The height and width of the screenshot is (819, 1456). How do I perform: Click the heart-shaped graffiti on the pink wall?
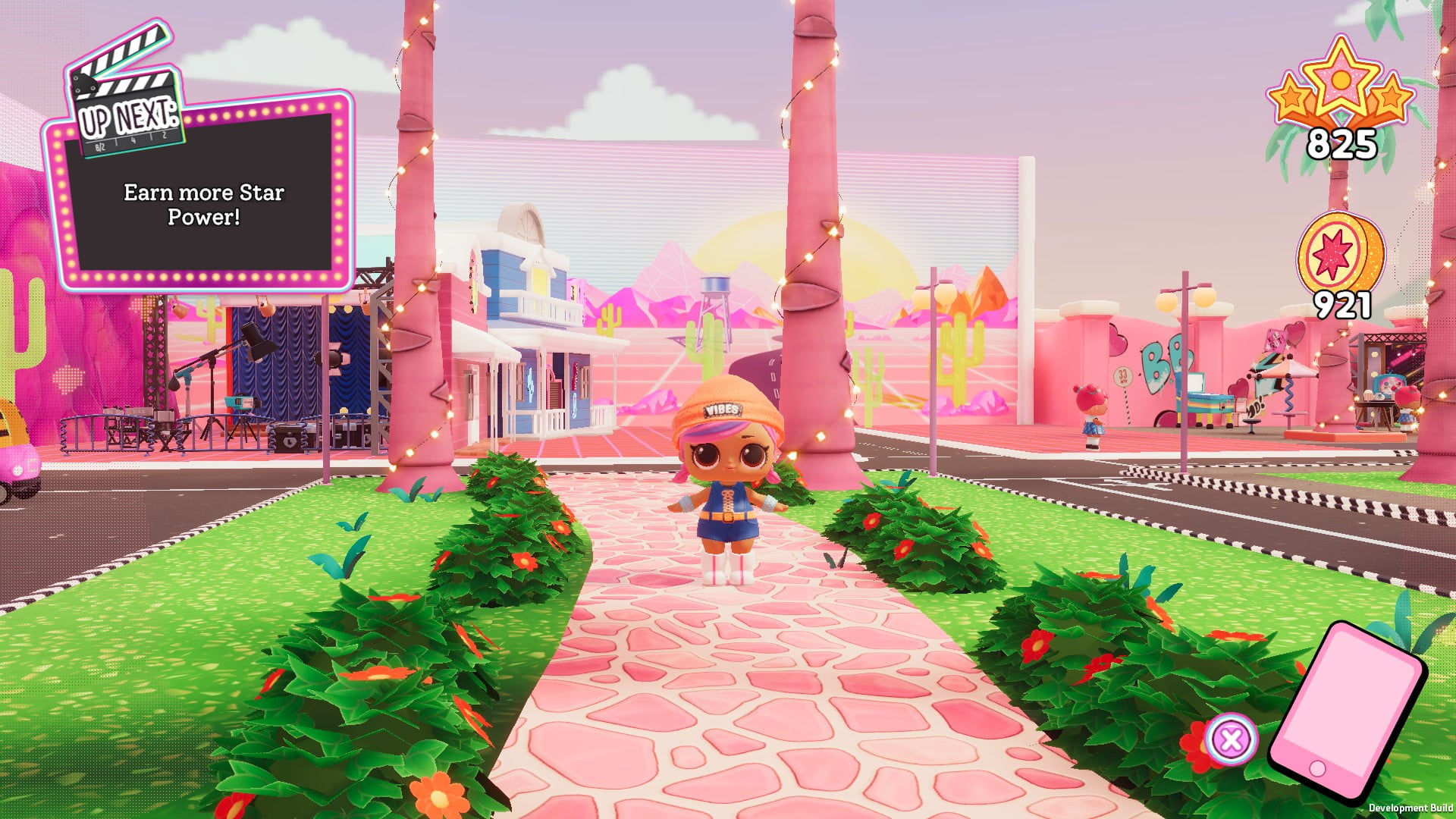point(1116,341)
